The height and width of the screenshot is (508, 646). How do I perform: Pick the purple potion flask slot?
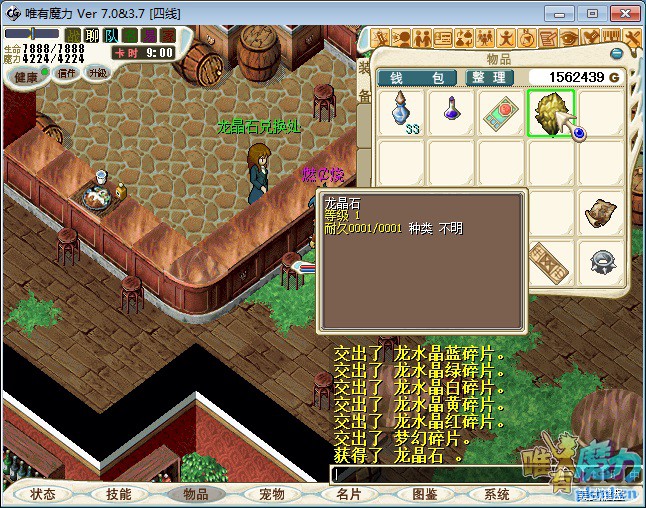451,112
